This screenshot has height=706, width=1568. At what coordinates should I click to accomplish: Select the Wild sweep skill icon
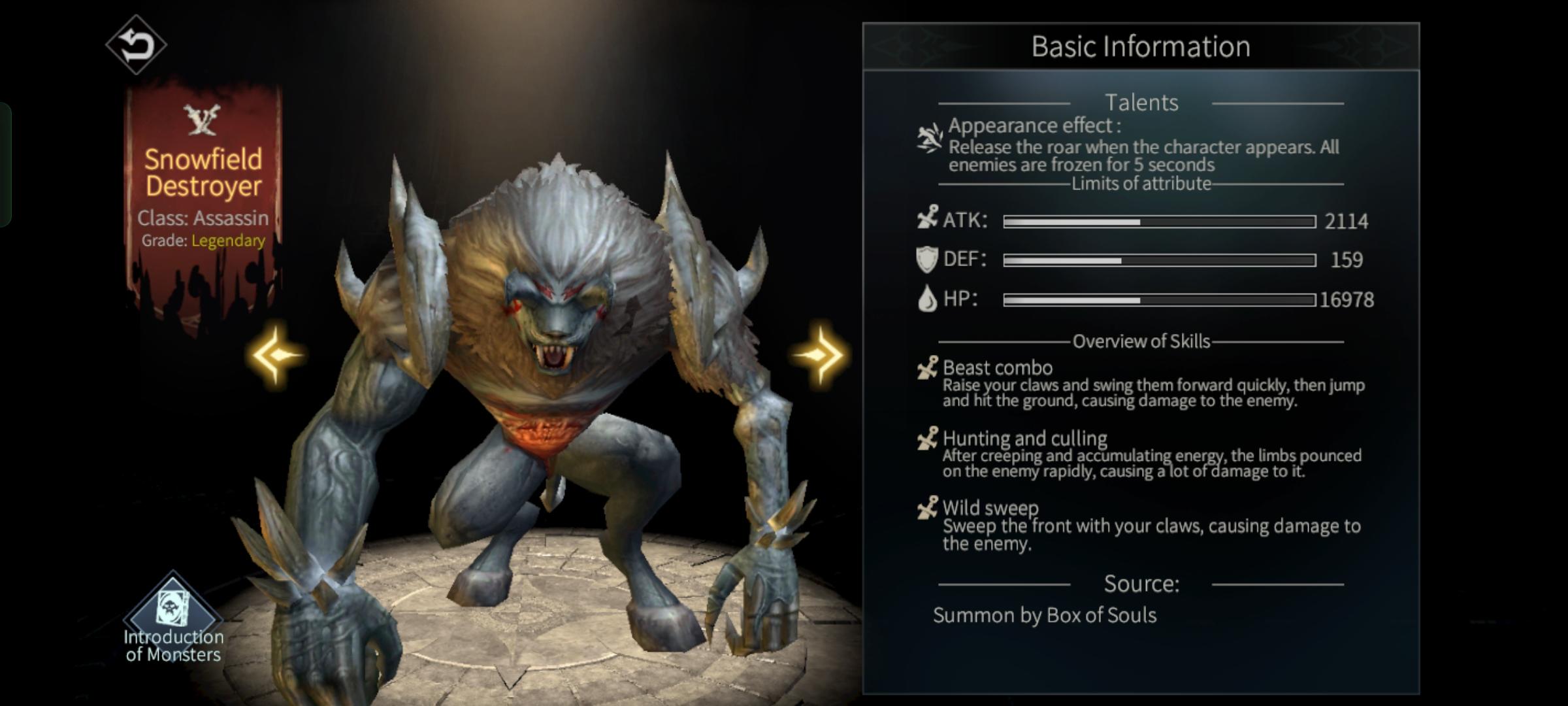click(928, 508)
